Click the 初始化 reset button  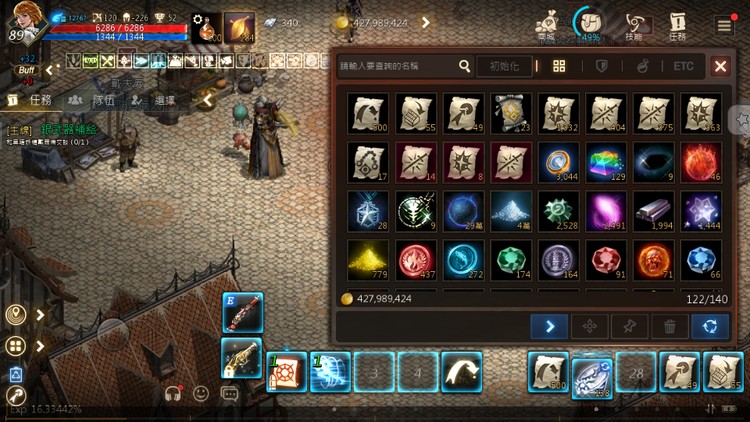pos(503,66)
